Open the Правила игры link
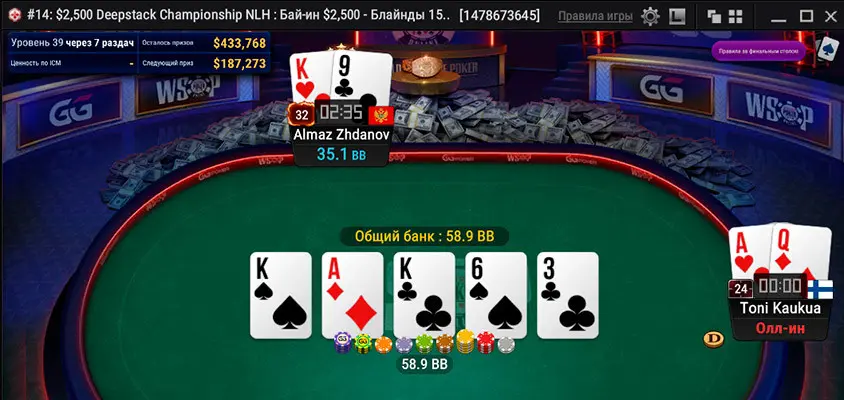Screen dimensions: 844x400 (595, 16)
